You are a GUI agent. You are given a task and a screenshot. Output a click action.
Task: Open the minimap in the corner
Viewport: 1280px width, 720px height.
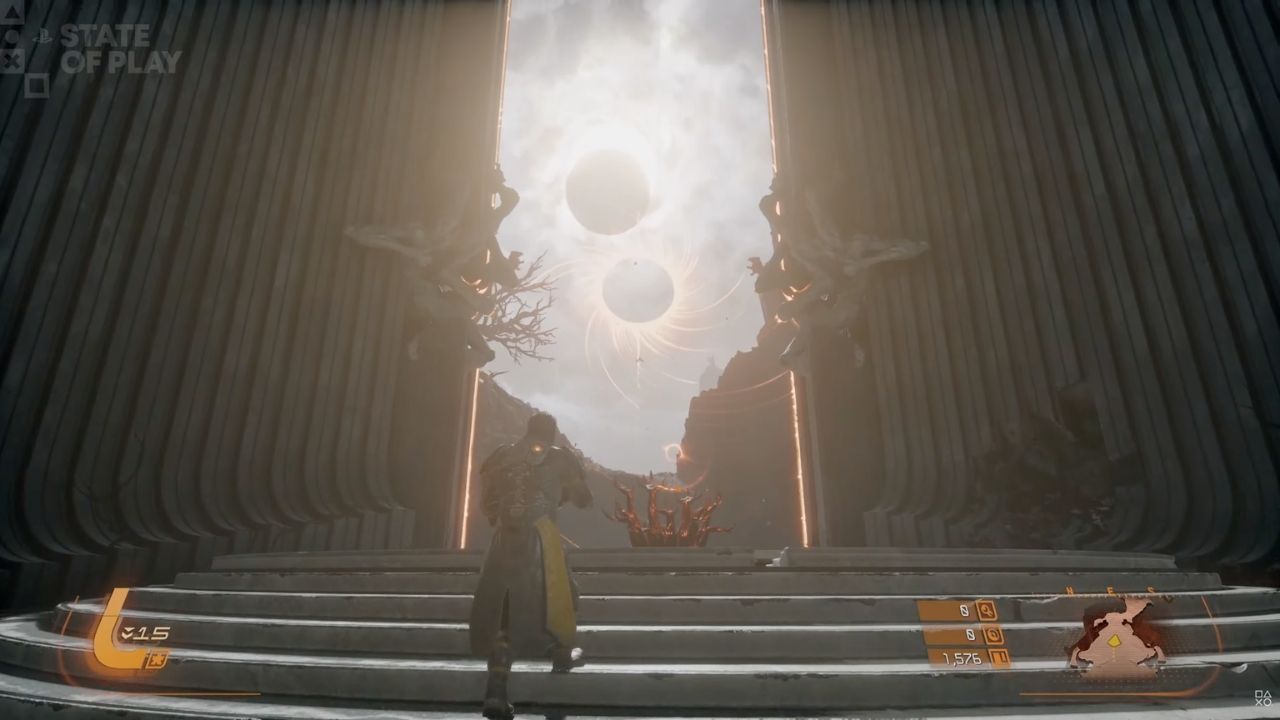(1117, 637)
